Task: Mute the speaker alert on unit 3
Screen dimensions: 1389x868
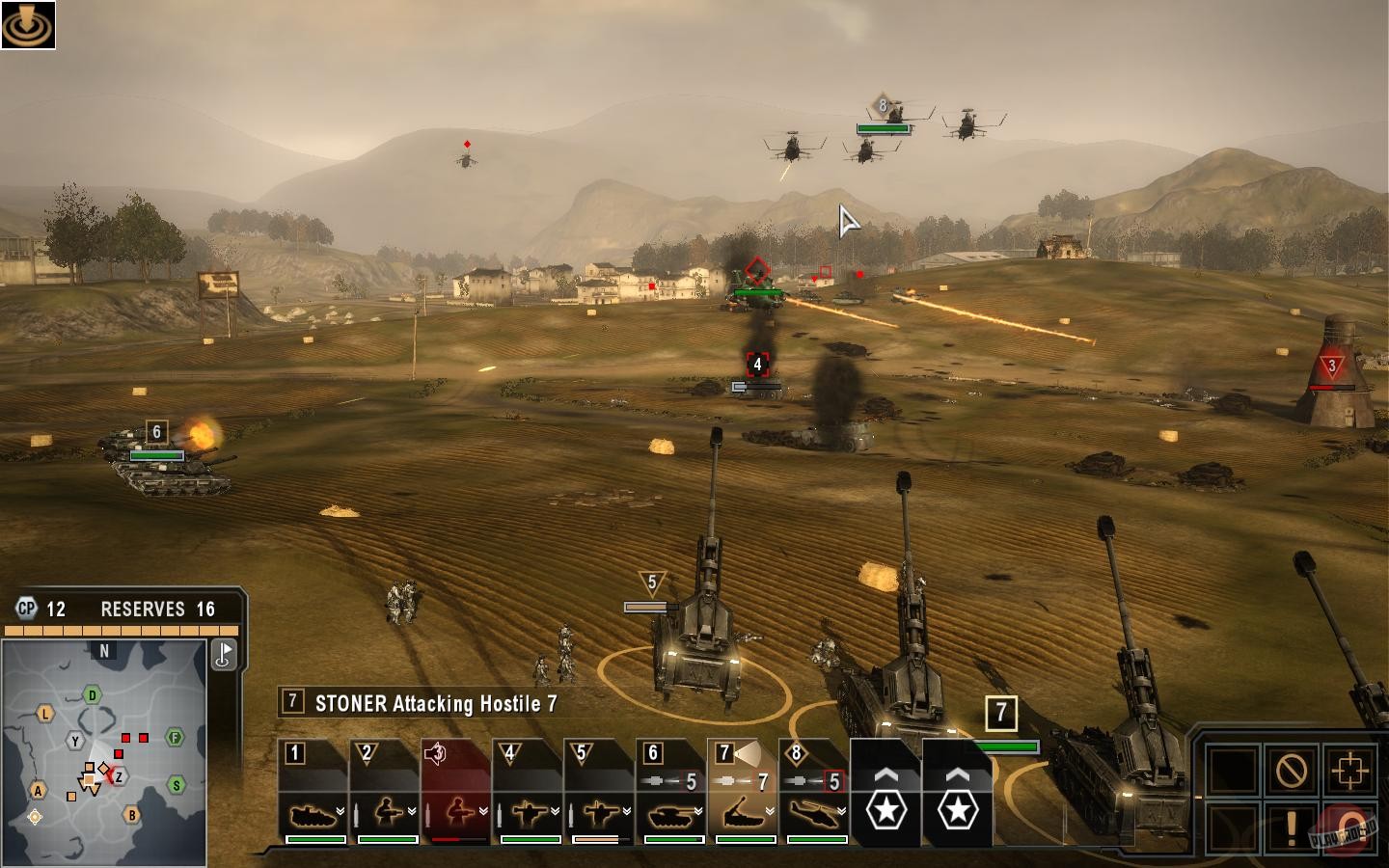Action: 433,751
